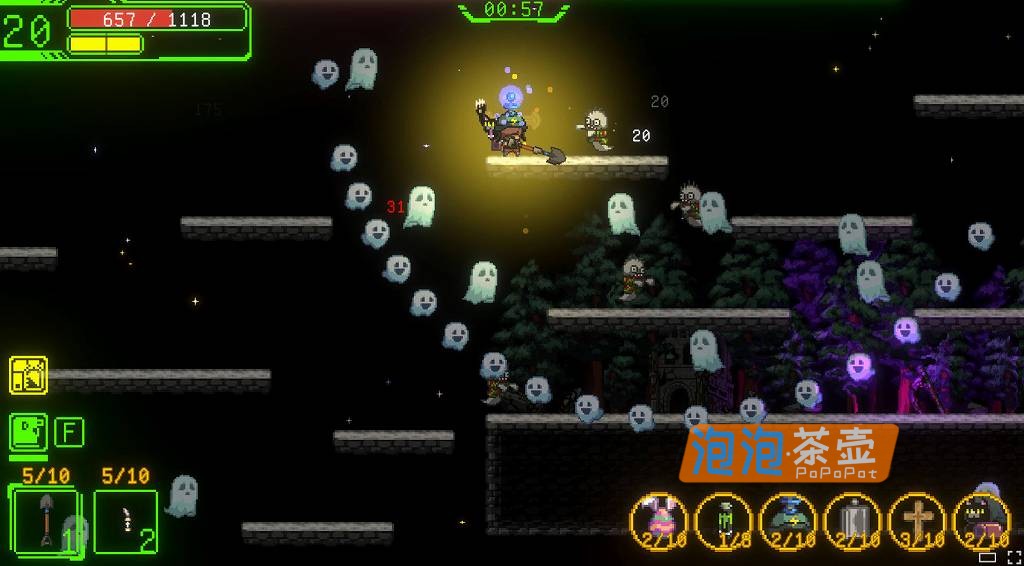Activate the green book ability icon
1024x566 pixels.
pos(28,432)
